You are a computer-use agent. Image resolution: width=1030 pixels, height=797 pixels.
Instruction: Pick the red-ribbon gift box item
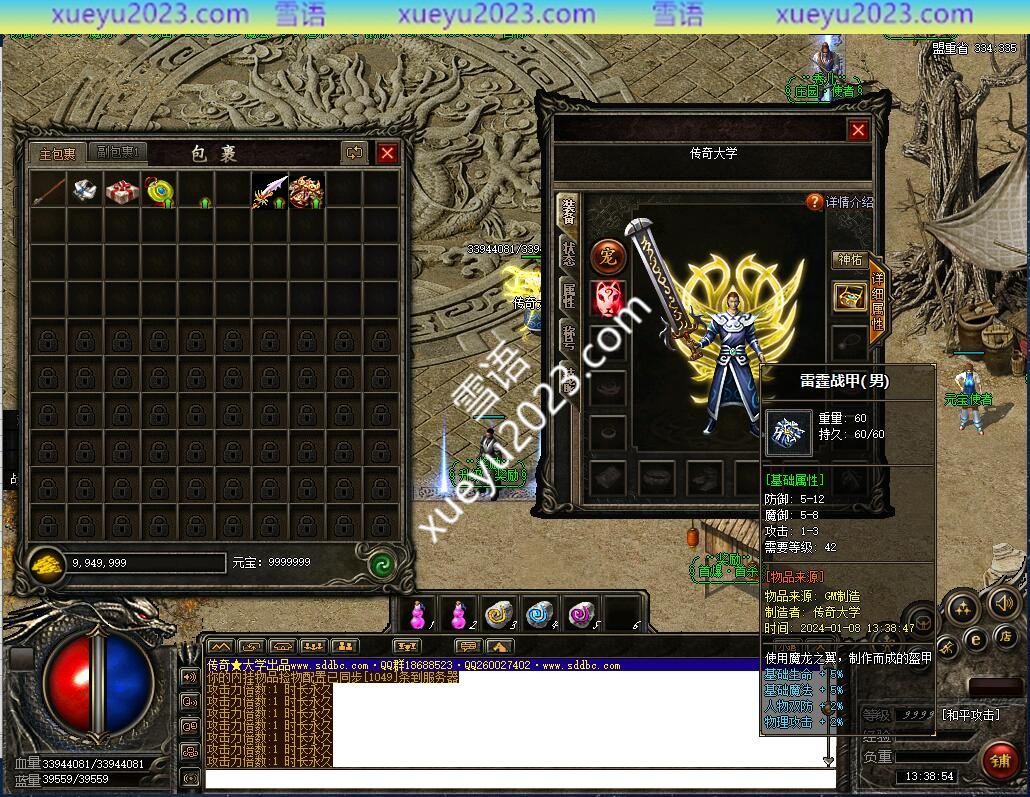click(x=122, y=190)
